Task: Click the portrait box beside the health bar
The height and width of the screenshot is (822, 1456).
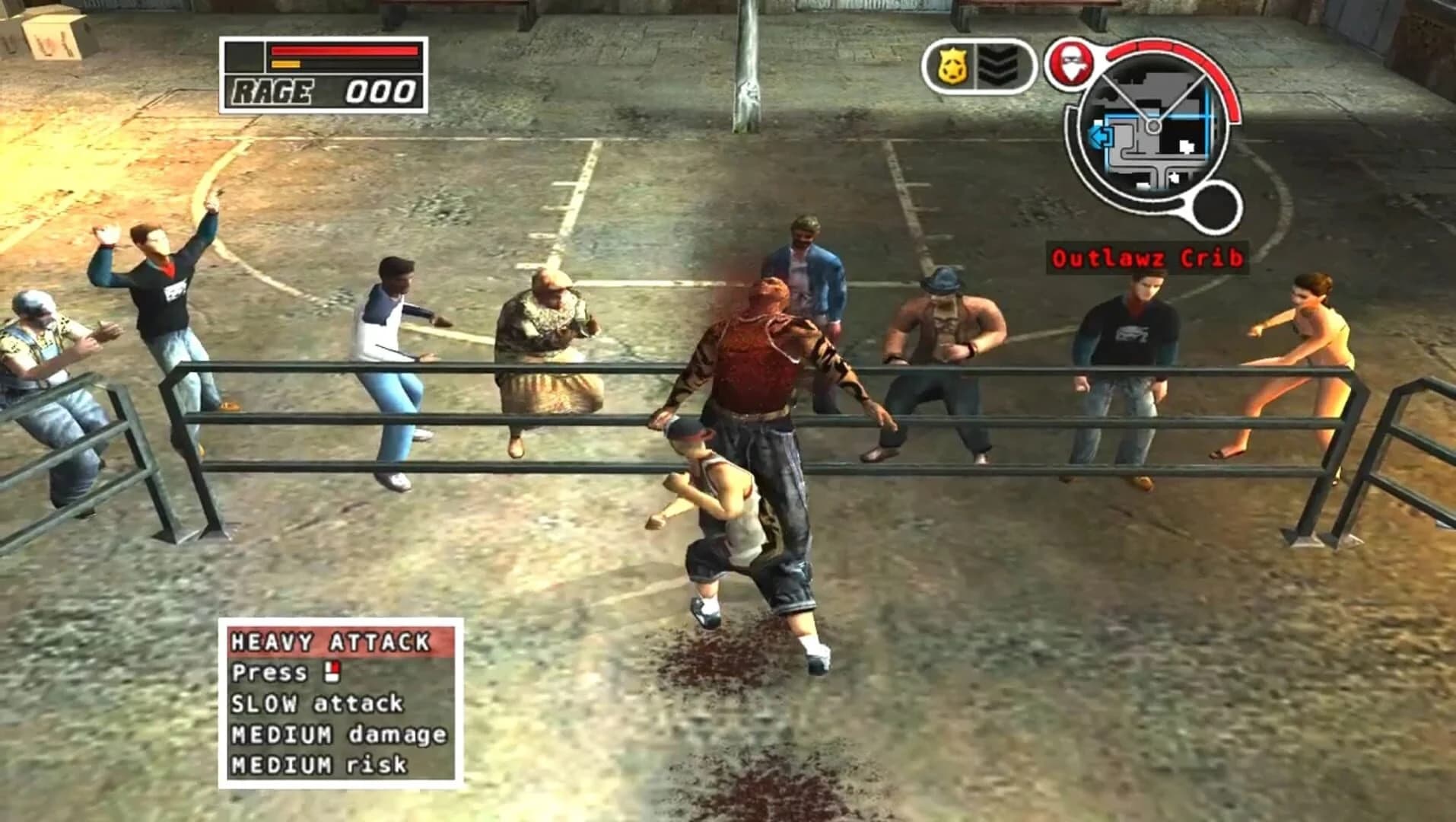Action: coord(244,56)
